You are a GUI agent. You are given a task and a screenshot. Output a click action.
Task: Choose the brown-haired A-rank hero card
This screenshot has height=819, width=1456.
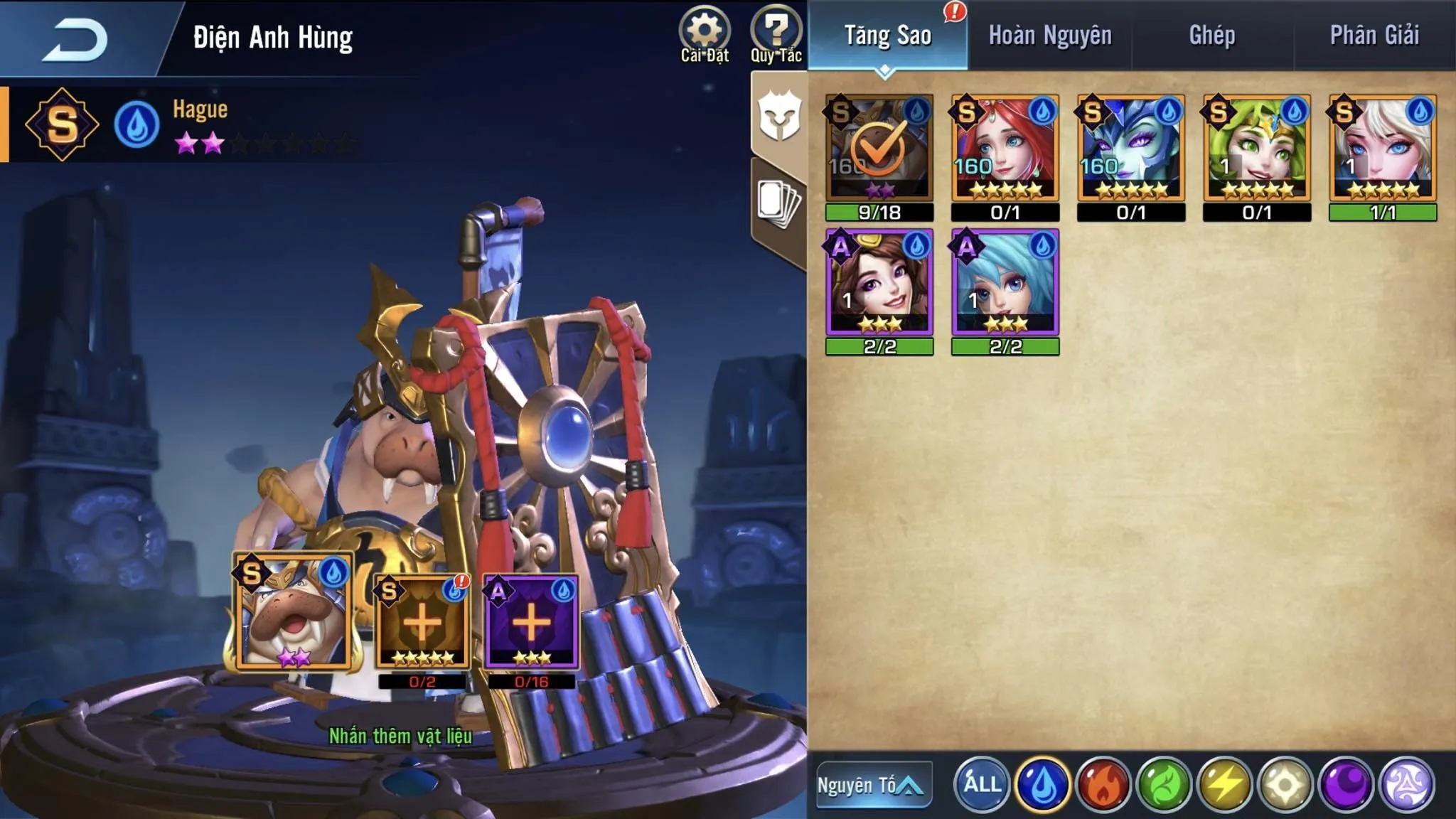[879, 282]
